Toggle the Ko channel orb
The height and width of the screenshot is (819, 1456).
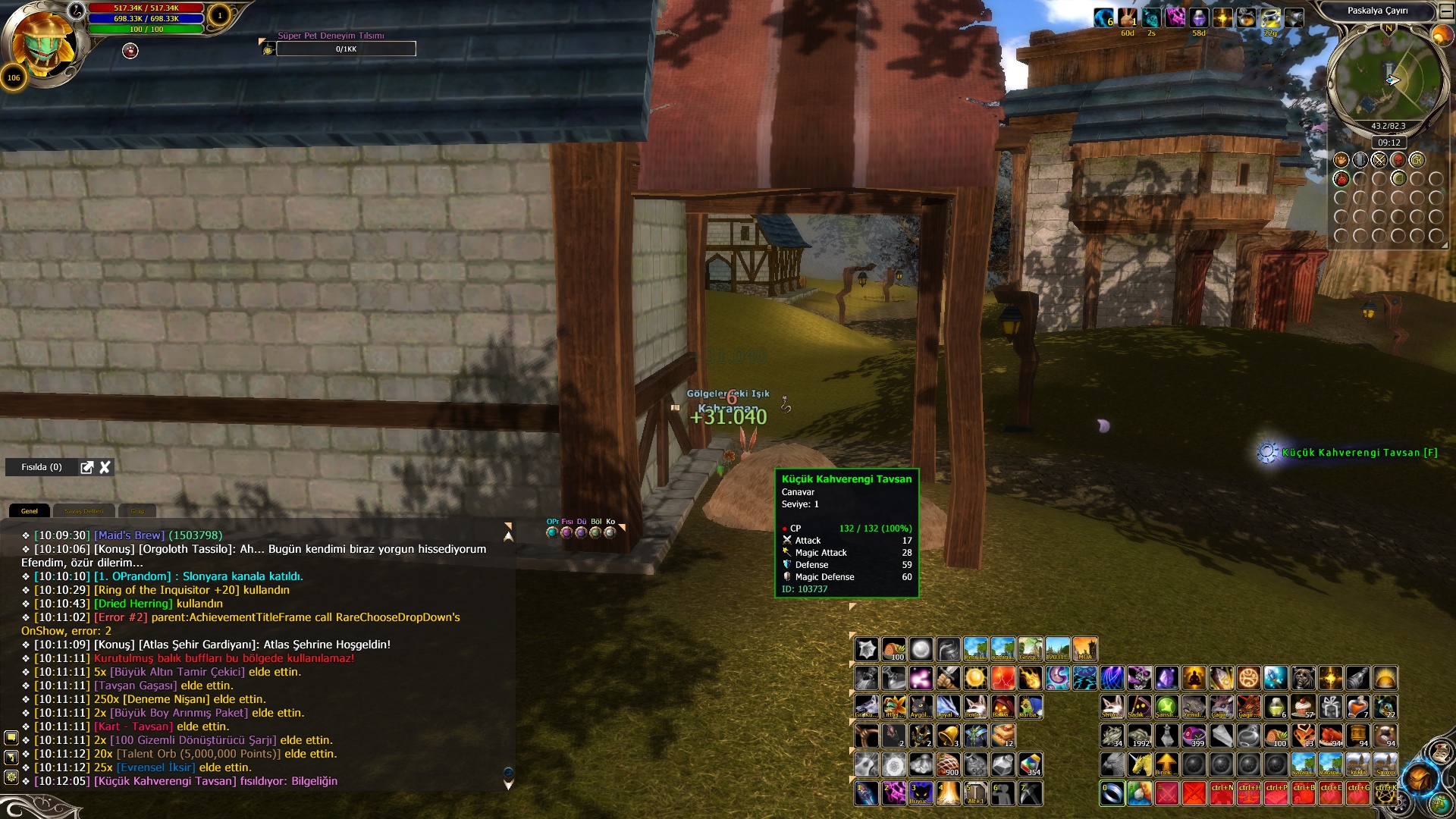(610, 532)
